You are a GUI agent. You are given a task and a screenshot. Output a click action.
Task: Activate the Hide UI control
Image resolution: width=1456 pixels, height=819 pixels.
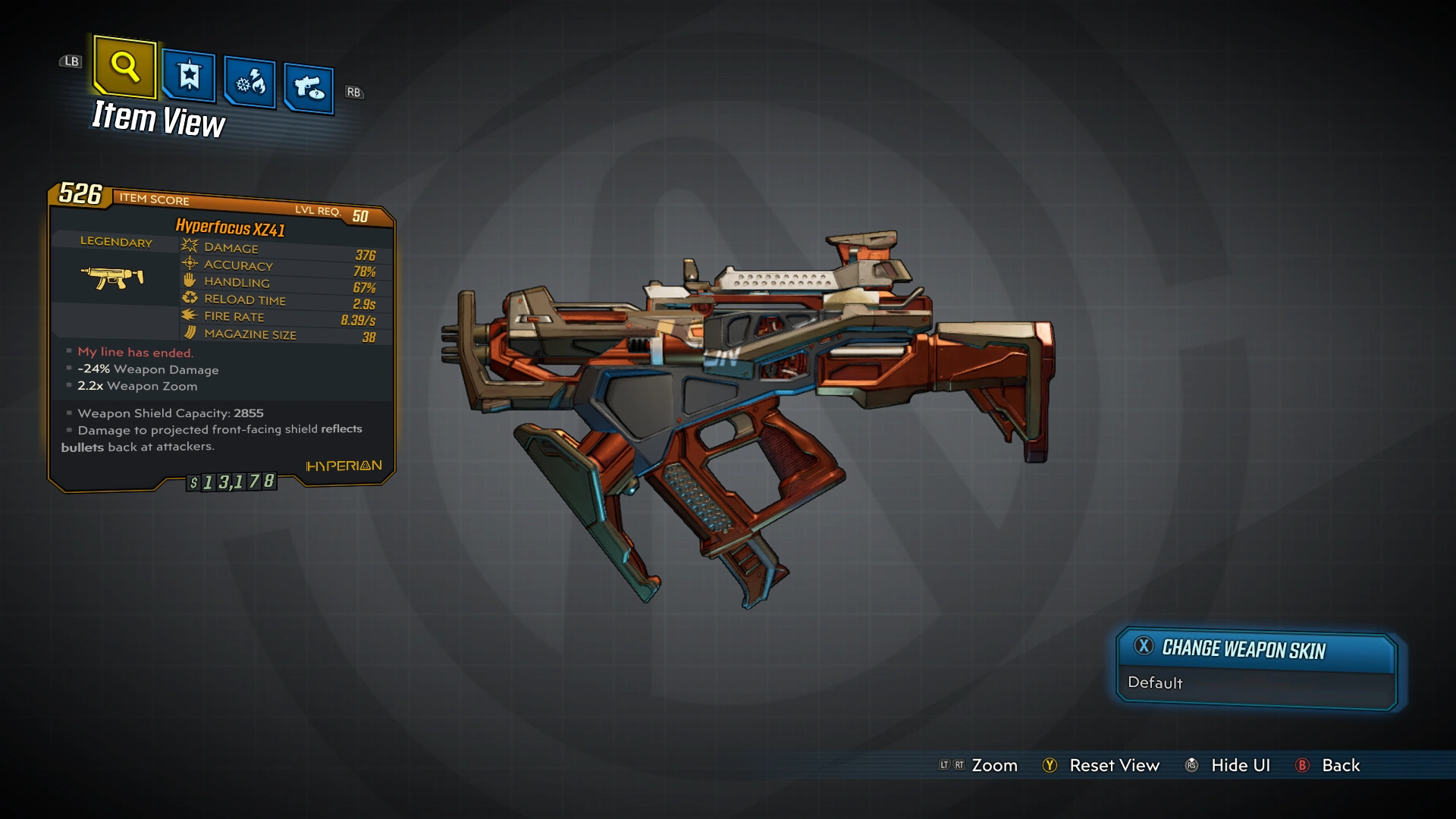pos(1240,765)
